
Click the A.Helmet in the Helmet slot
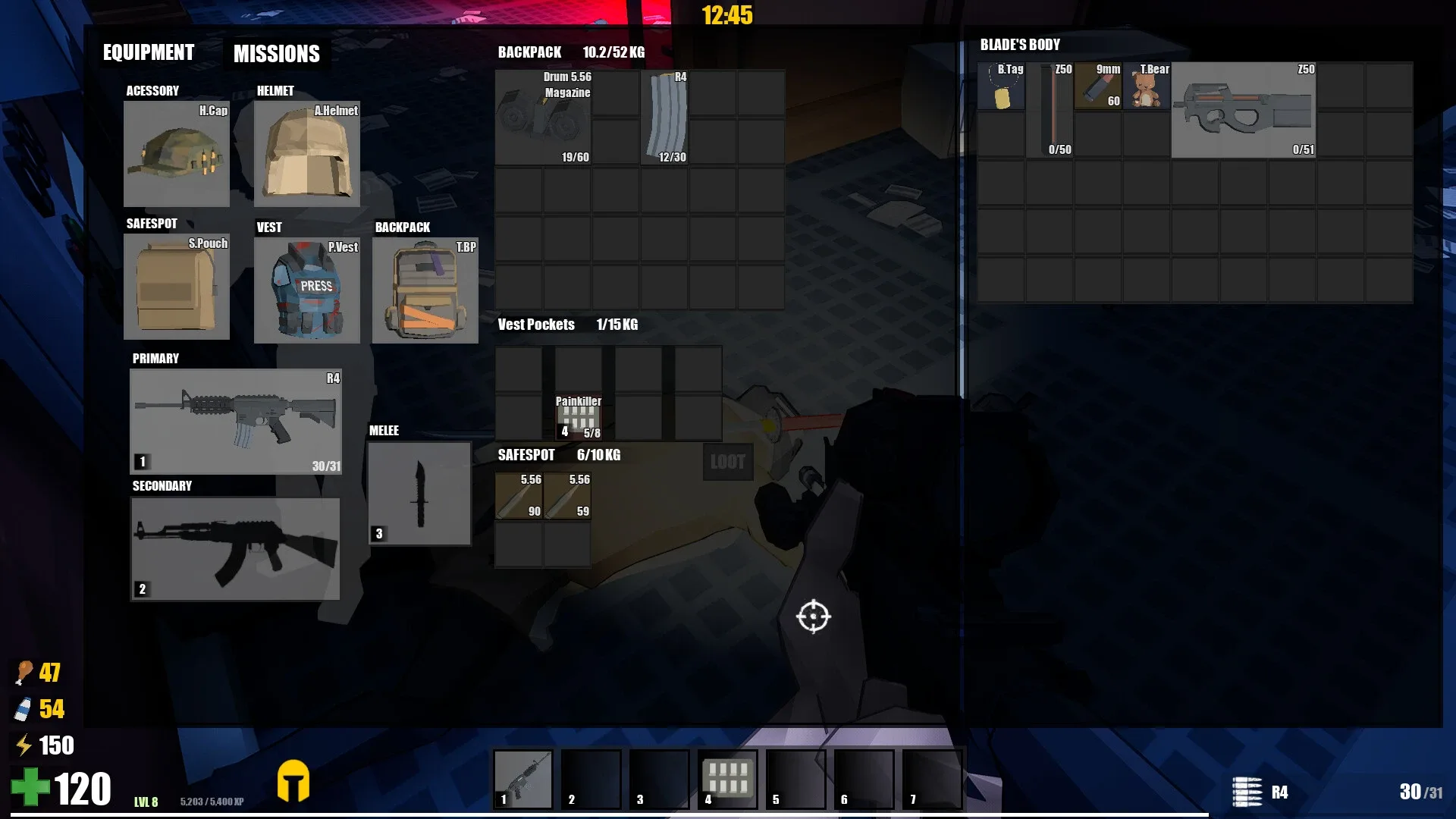306,154
